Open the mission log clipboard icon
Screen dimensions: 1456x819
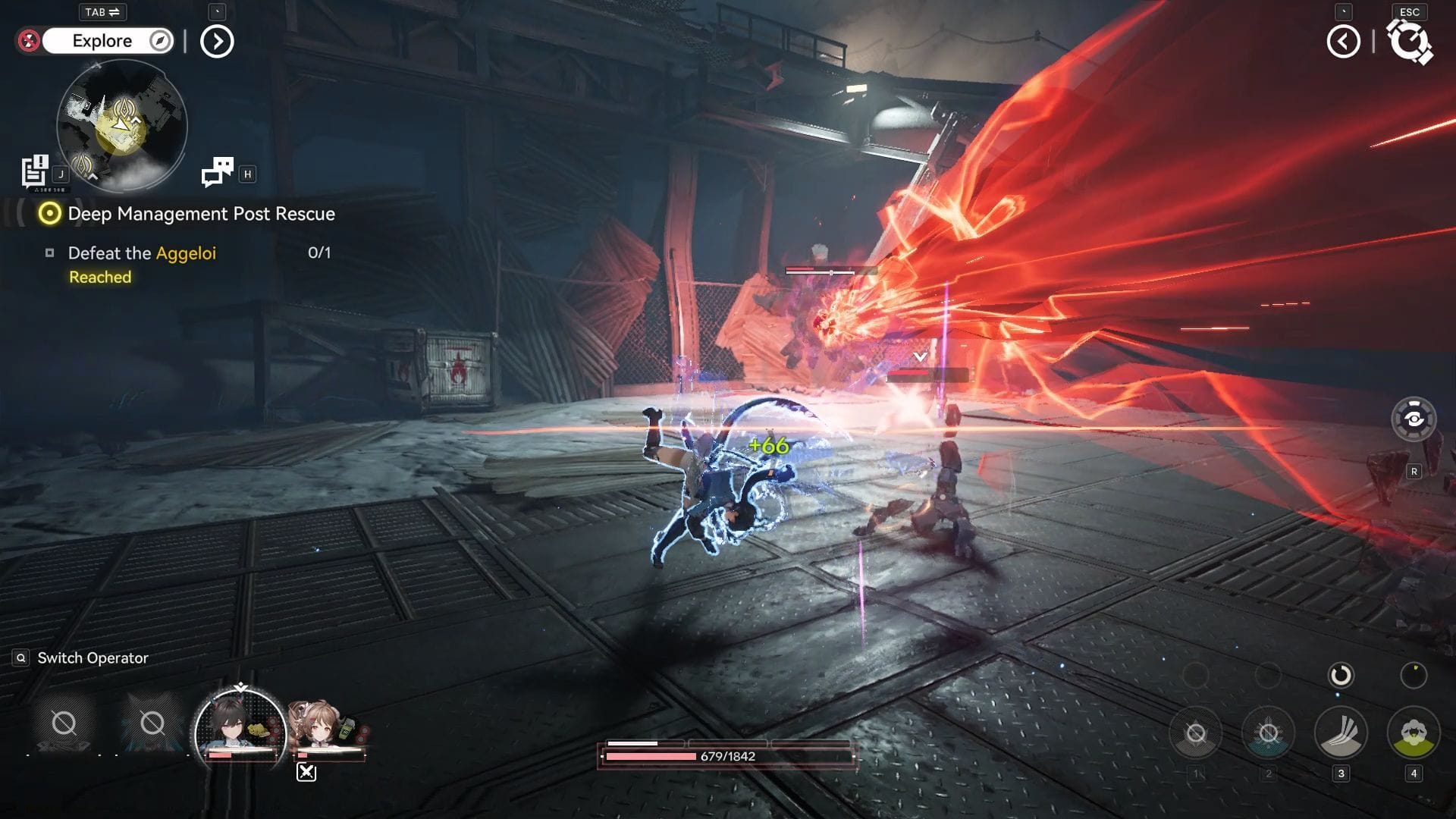(x=35, y=171)
